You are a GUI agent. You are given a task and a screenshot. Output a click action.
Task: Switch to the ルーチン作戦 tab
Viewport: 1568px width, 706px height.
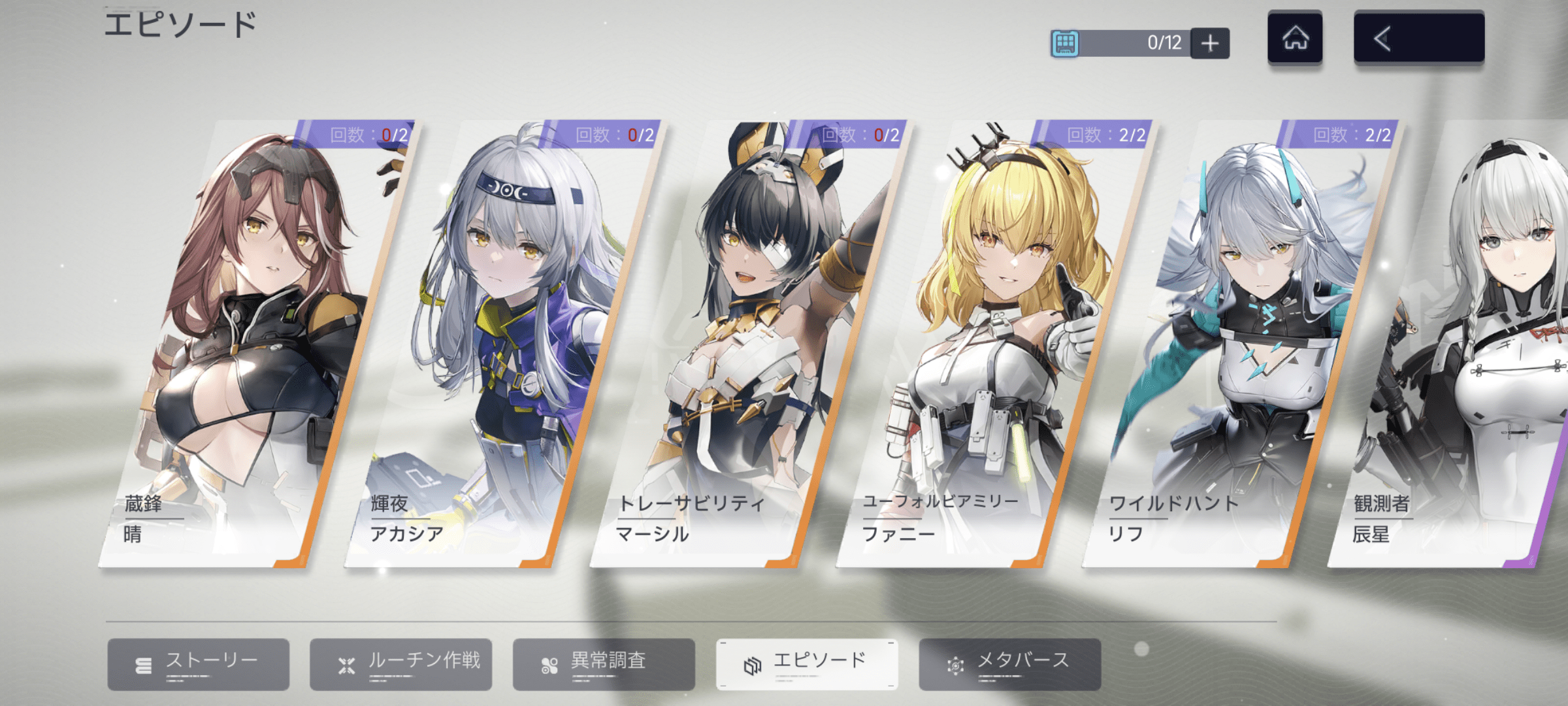[x=400, y=664]
